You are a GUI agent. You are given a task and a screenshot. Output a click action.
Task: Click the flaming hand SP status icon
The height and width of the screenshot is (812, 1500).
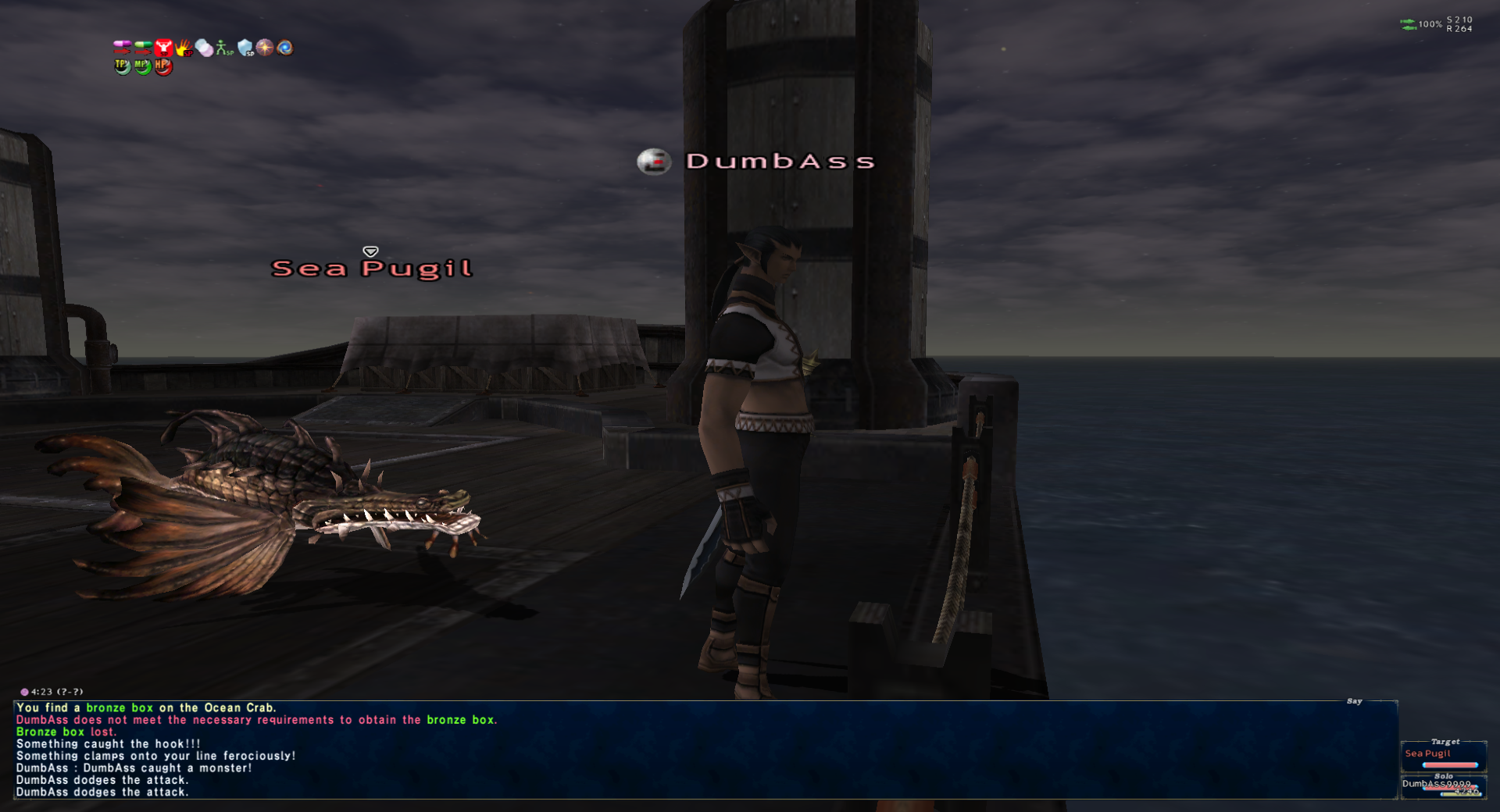(x=184, y=48)
